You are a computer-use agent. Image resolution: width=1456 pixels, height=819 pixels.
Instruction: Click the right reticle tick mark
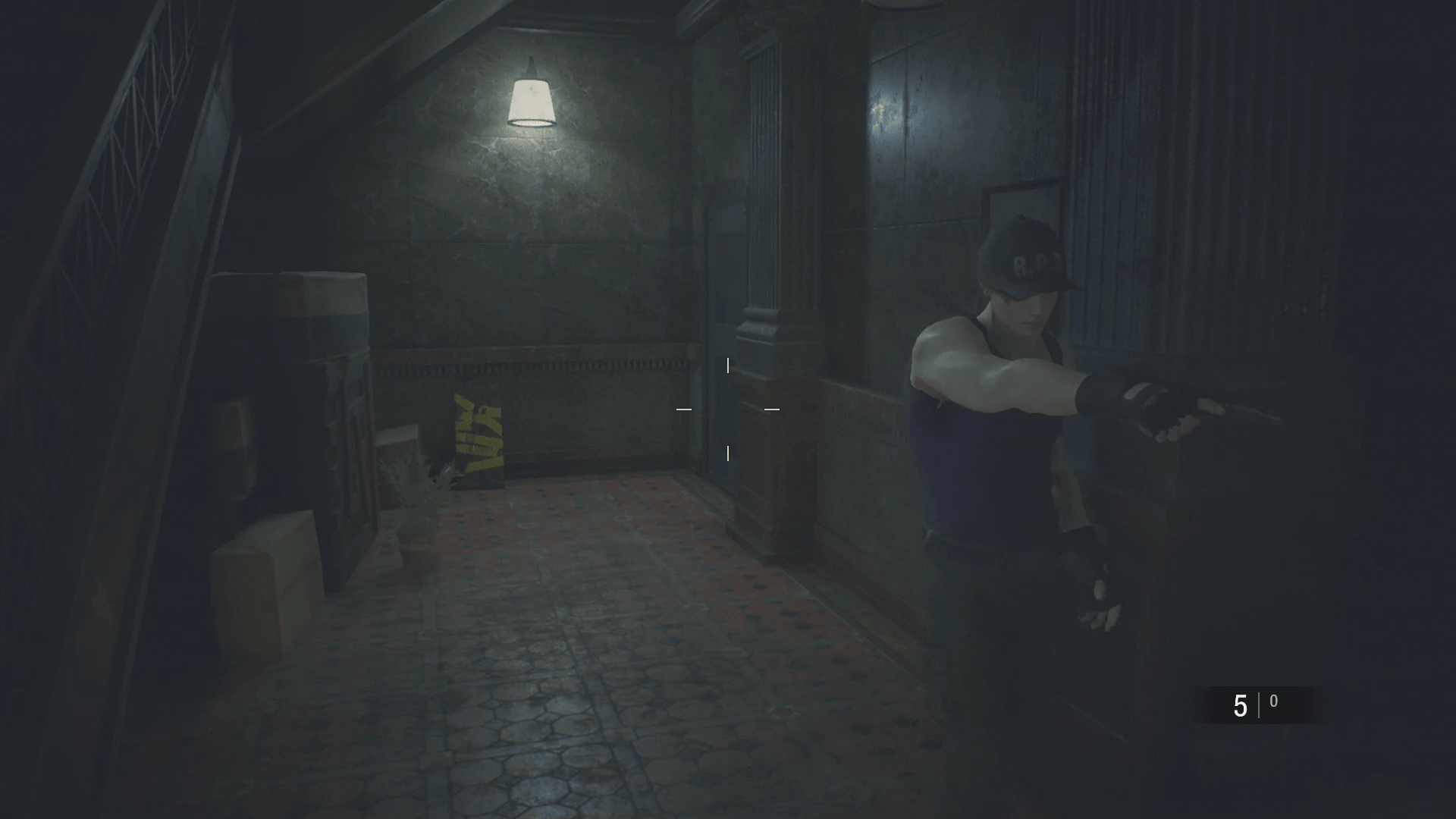click(772, 409)
